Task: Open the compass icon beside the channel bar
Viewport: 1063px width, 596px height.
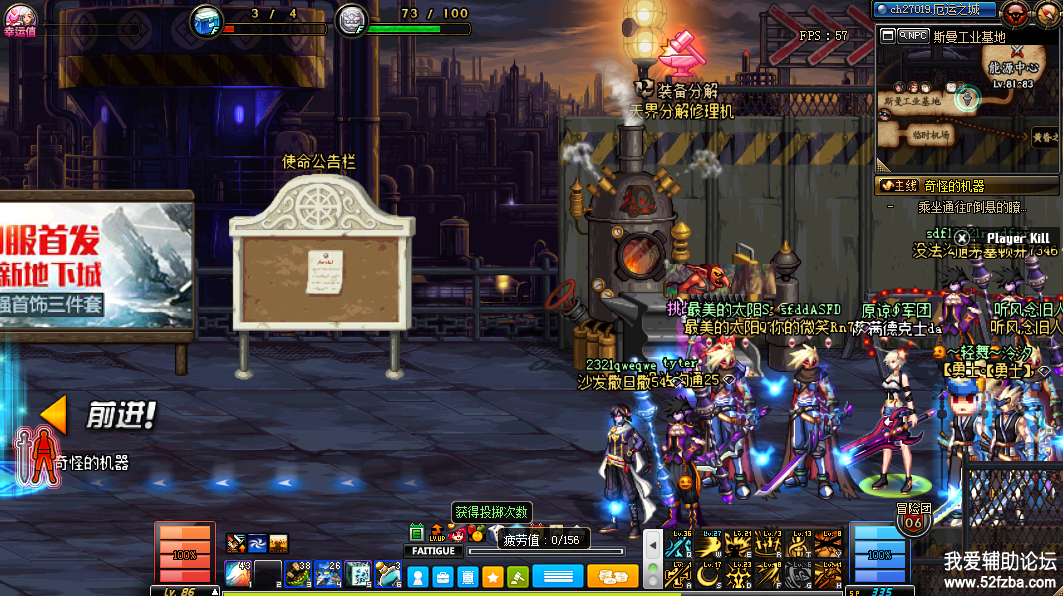Action: [x=1046, y=12]
